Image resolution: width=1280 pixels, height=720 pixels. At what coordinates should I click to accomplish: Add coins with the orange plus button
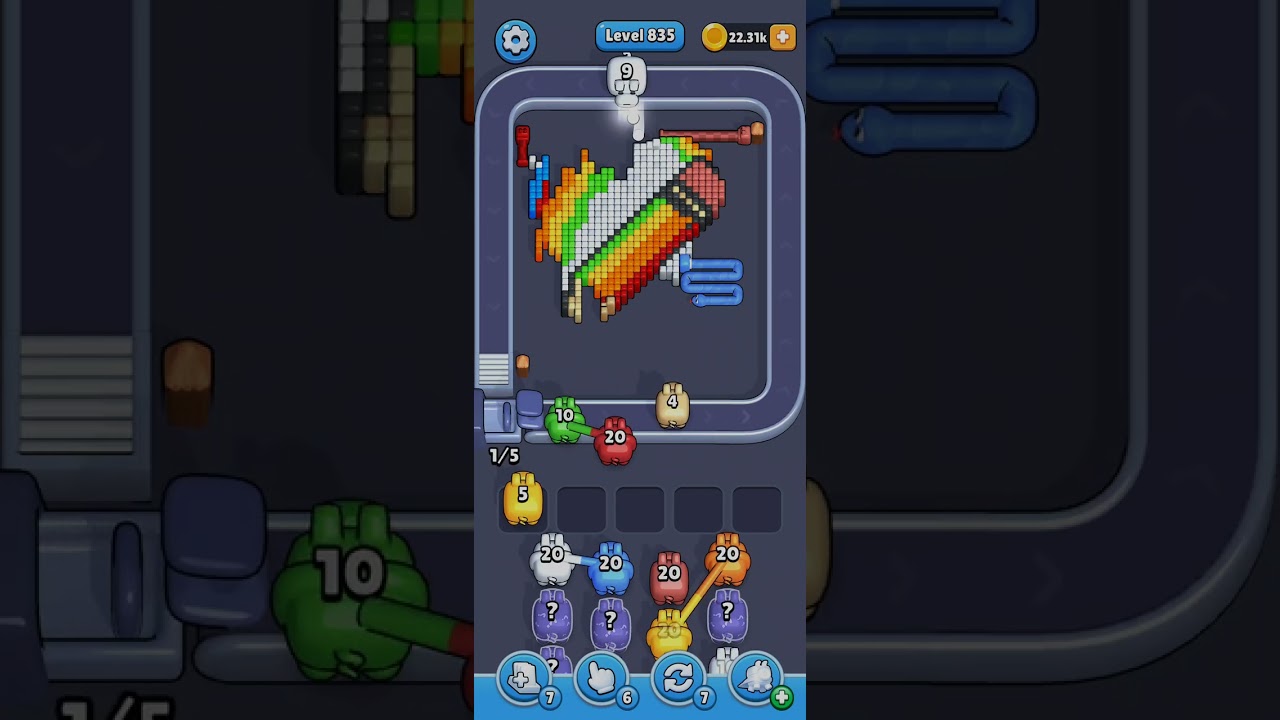783,38
